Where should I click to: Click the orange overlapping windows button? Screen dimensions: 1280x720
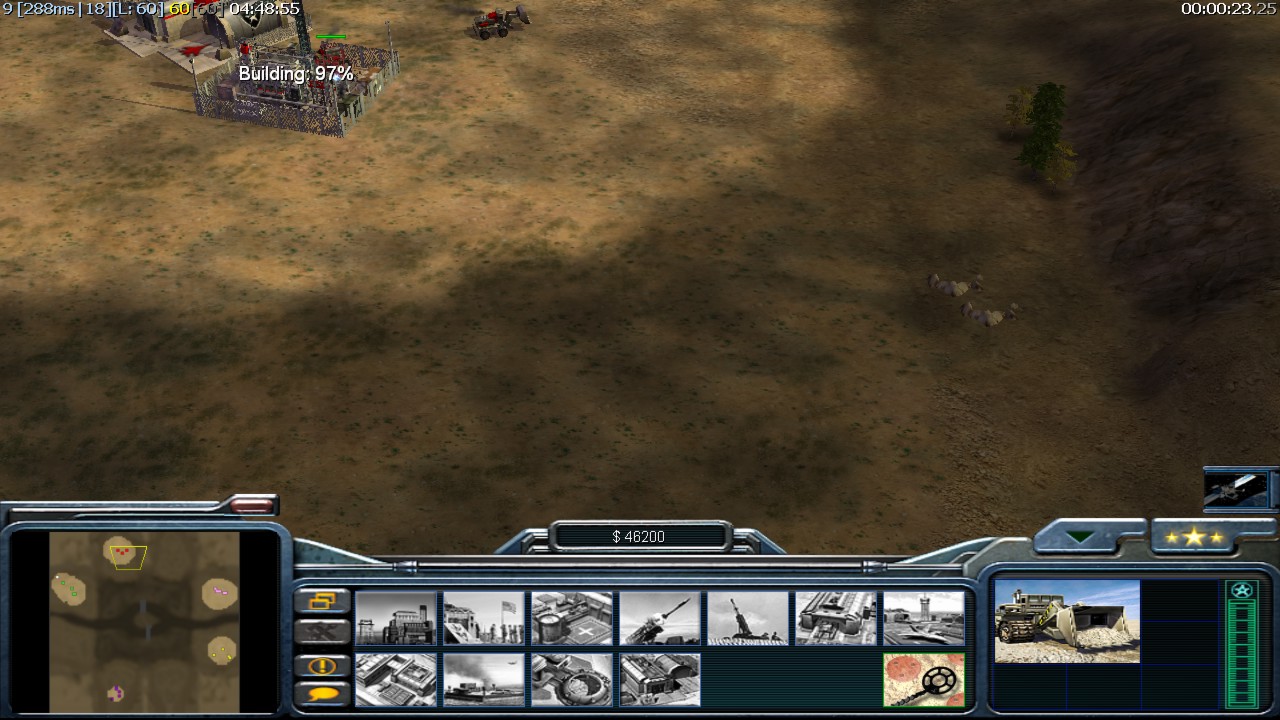pyautogui.click(x=323, y=601)
